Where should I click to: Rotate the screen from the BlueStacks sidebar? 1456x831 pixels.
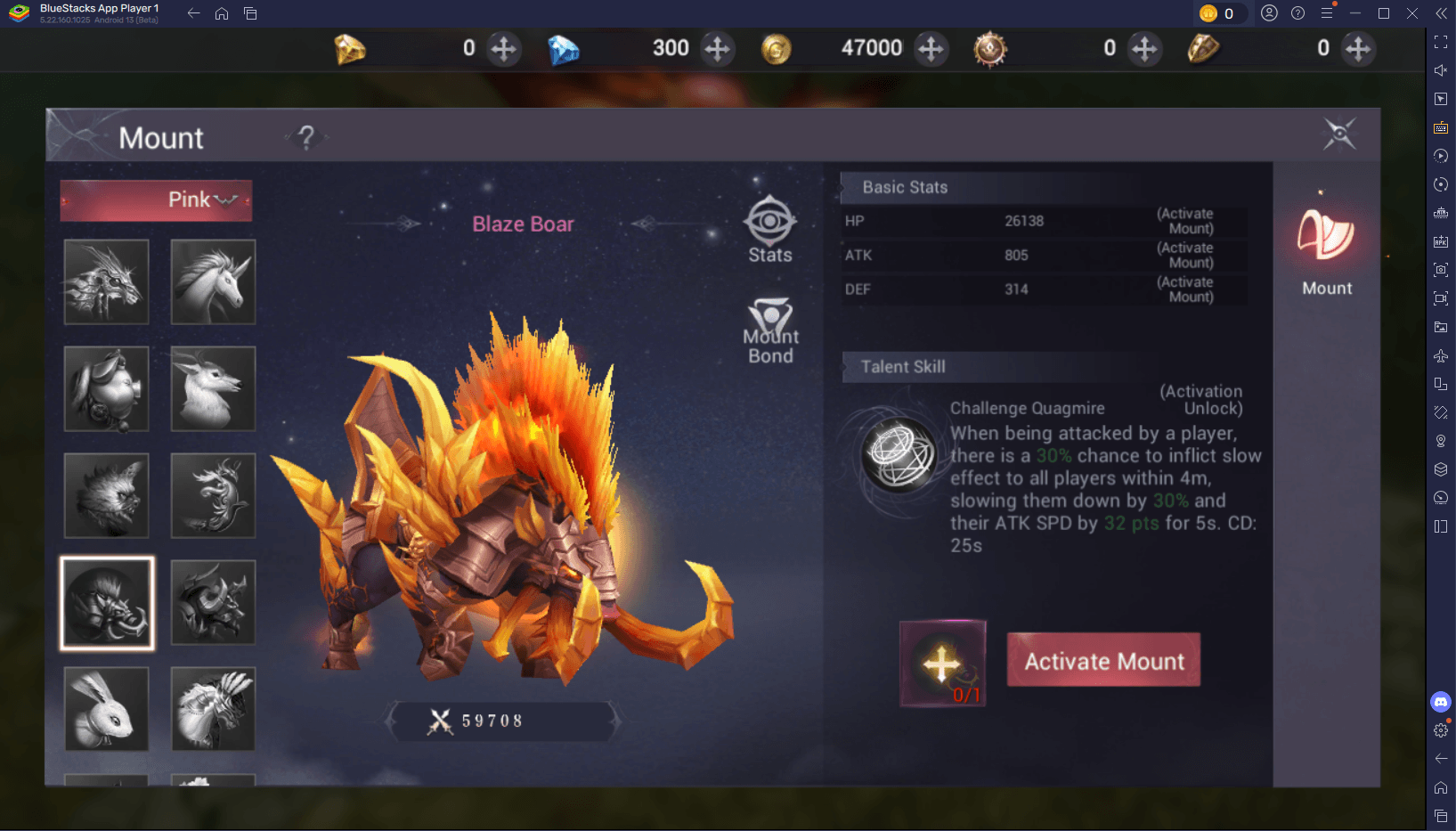tap(1440, 184)
